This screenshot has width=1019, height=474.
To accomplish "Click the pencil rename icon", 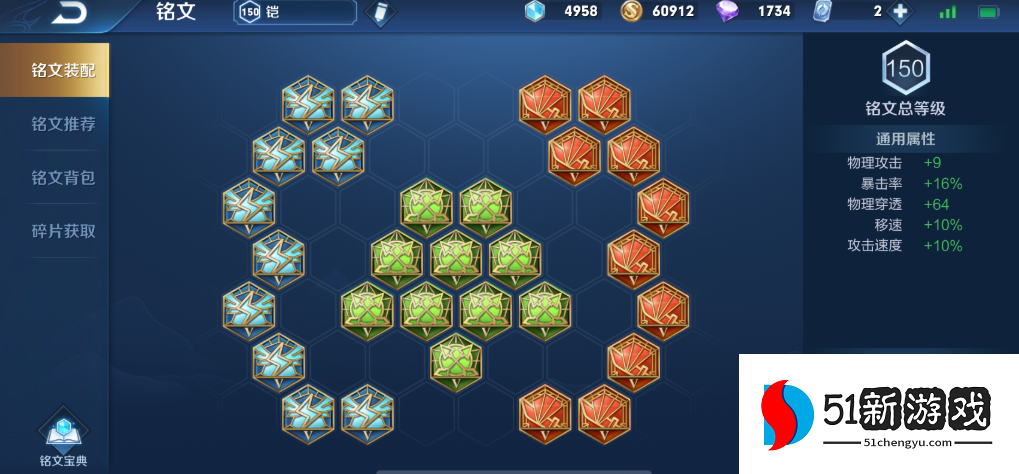I will click(x=380, y=13).
